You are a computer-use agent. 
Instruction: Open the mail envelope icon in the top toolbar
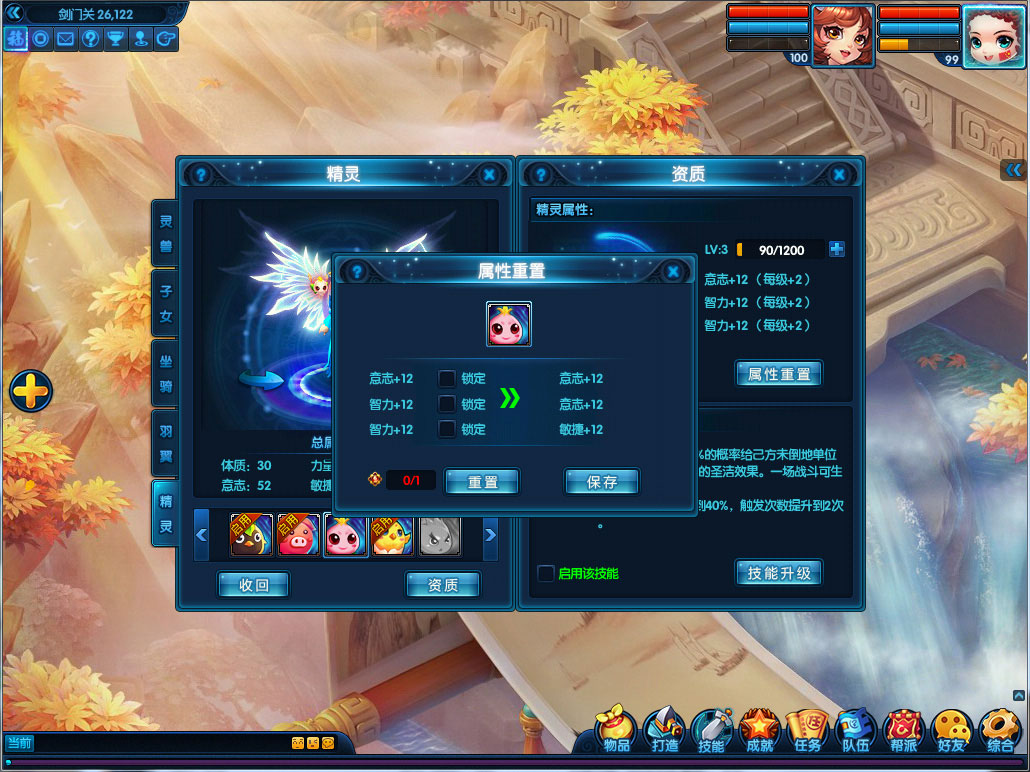[x=66, y=39]
